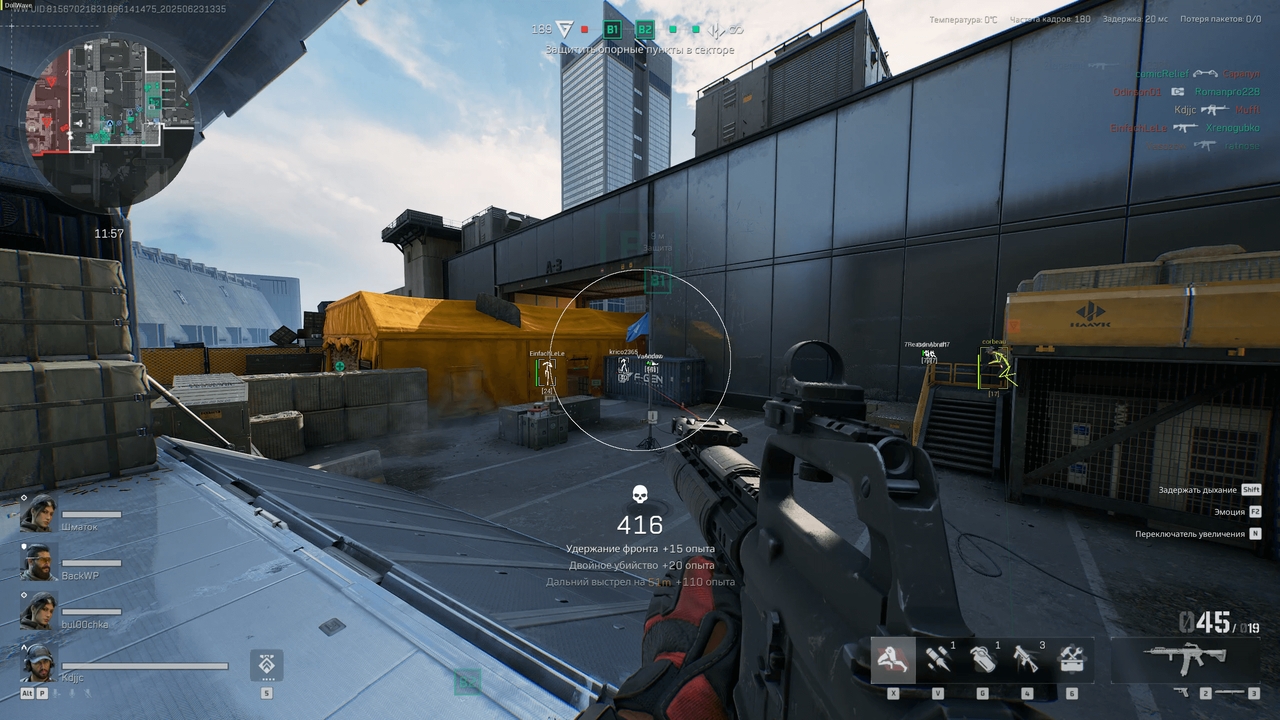Click the squad ability icon bound to key 5

265,663
